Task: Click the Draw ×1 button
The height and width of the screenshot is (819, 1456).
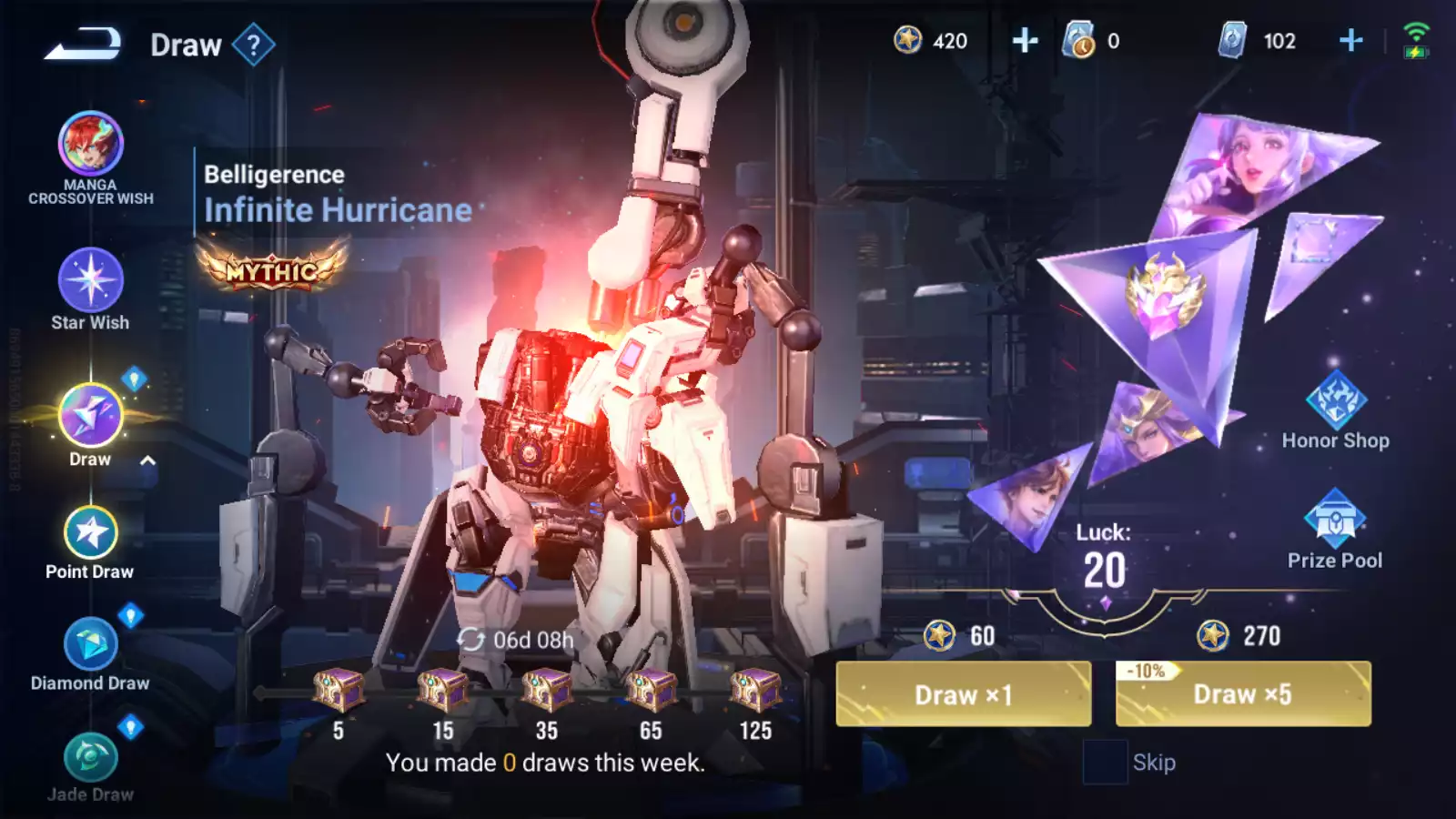Action: coord(963,693)
